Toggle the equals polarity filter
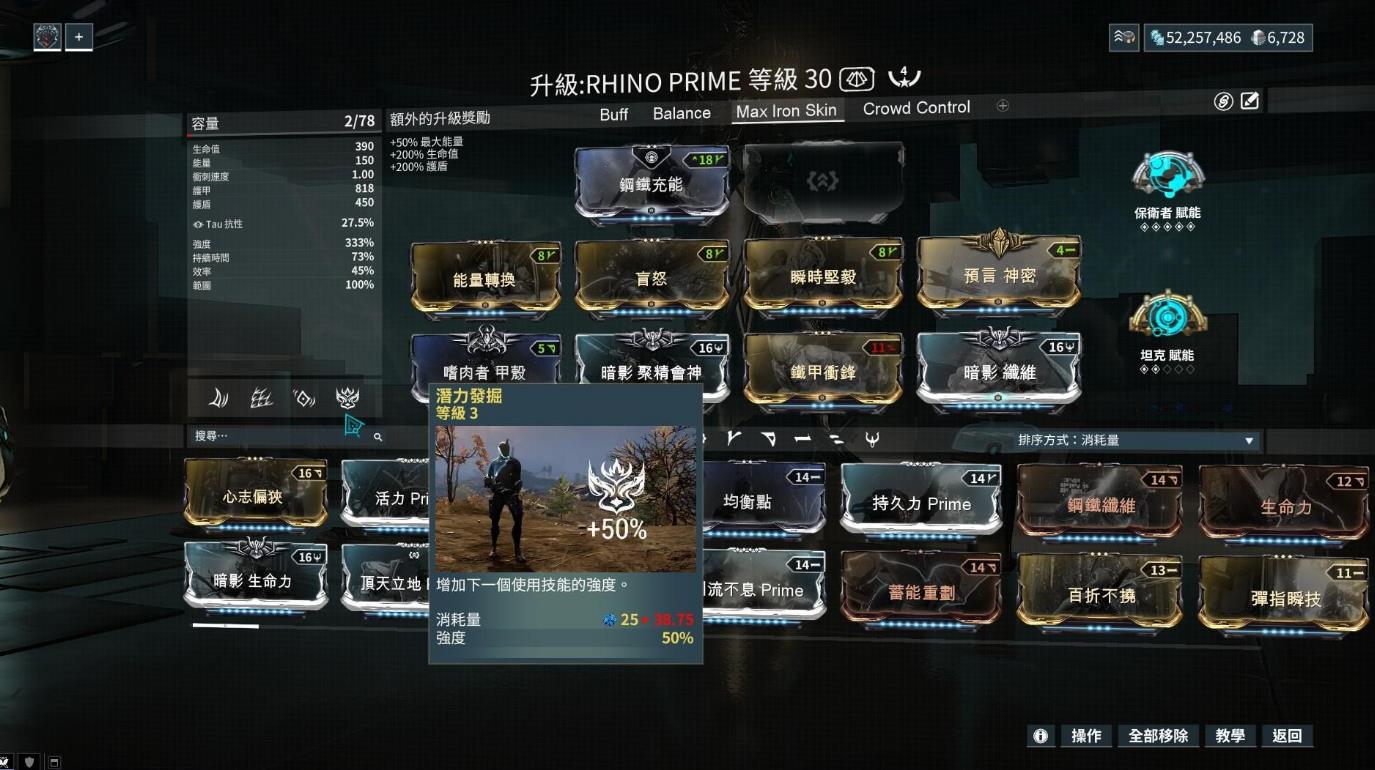The image size is (1375, 770). pyautogui.click(x=837, y=437)
